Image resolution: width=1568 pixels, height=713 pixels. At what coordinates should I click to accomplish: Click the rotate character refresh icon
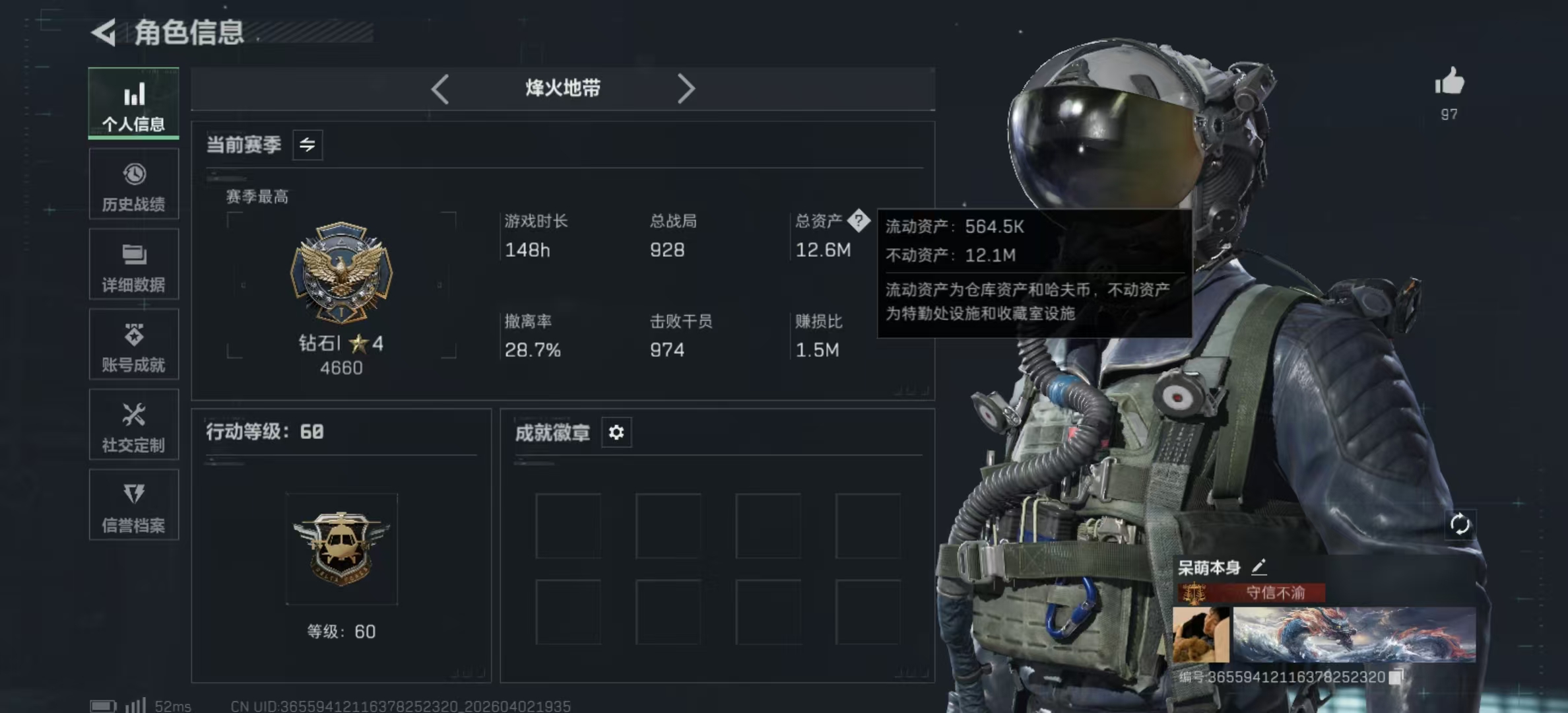[1460, 525]
